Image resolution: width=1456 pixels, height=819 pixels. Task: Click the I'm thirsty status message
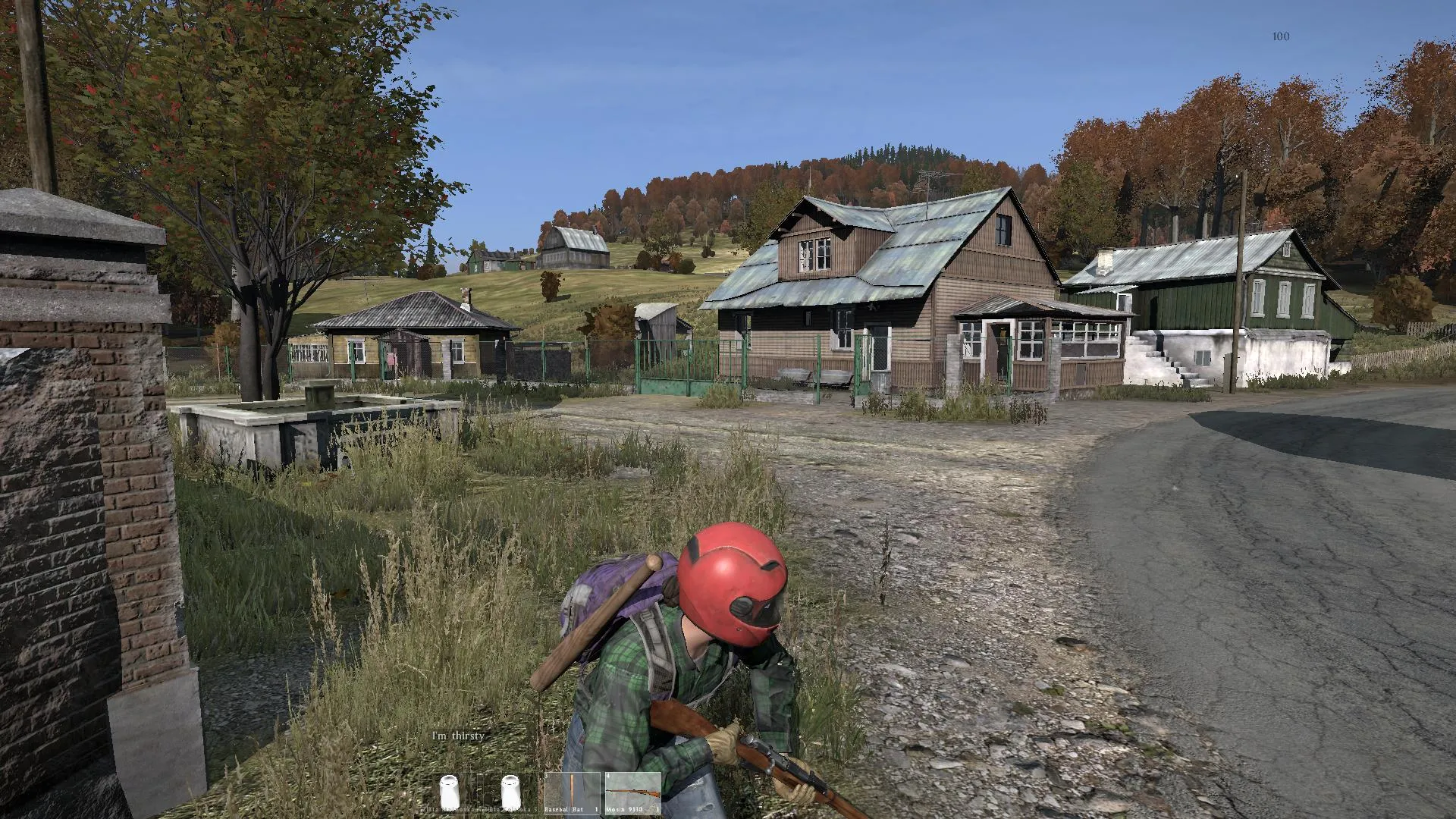[458, 735]
